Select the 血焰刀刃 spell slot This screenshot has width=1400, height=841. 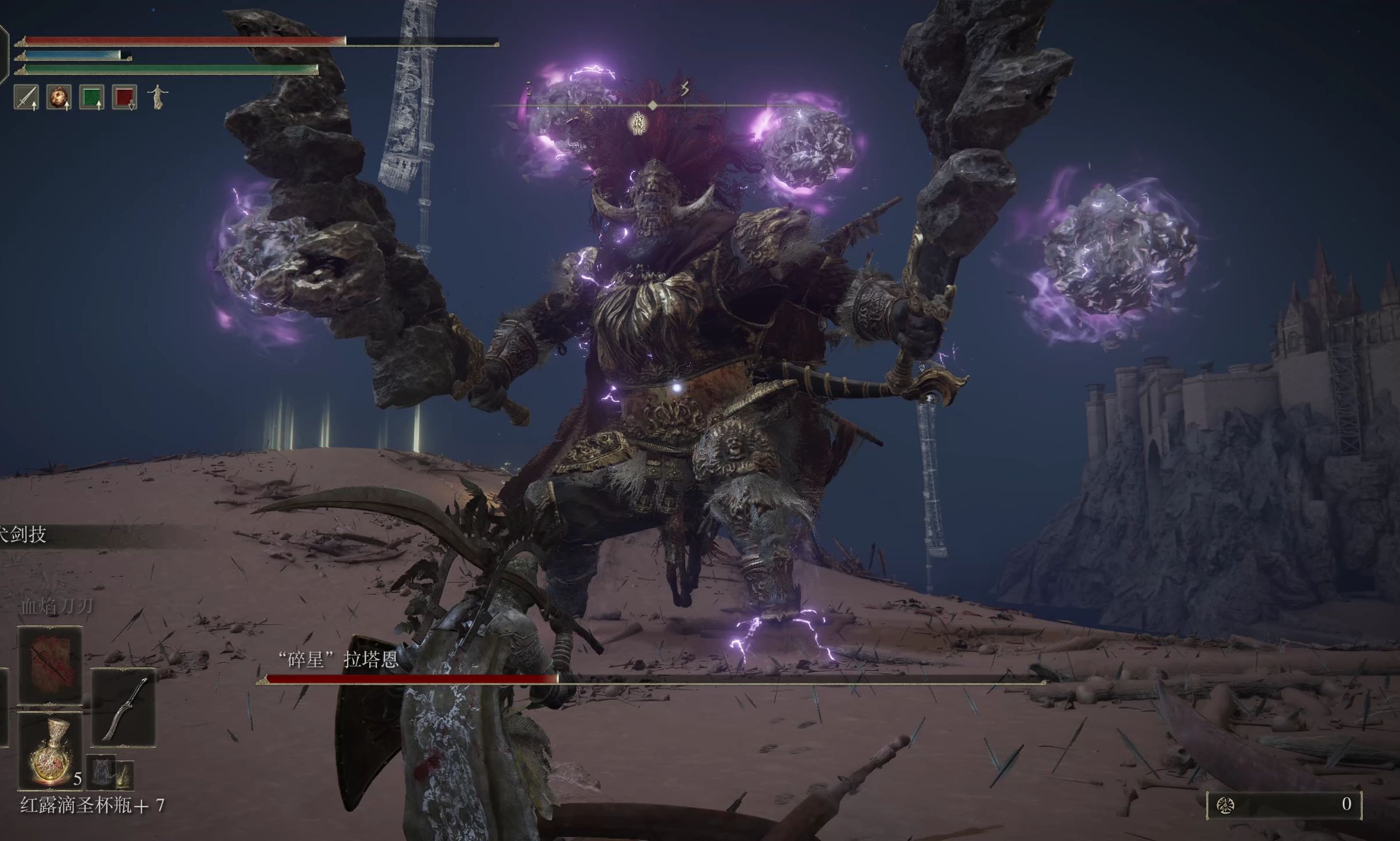[50, 665]
